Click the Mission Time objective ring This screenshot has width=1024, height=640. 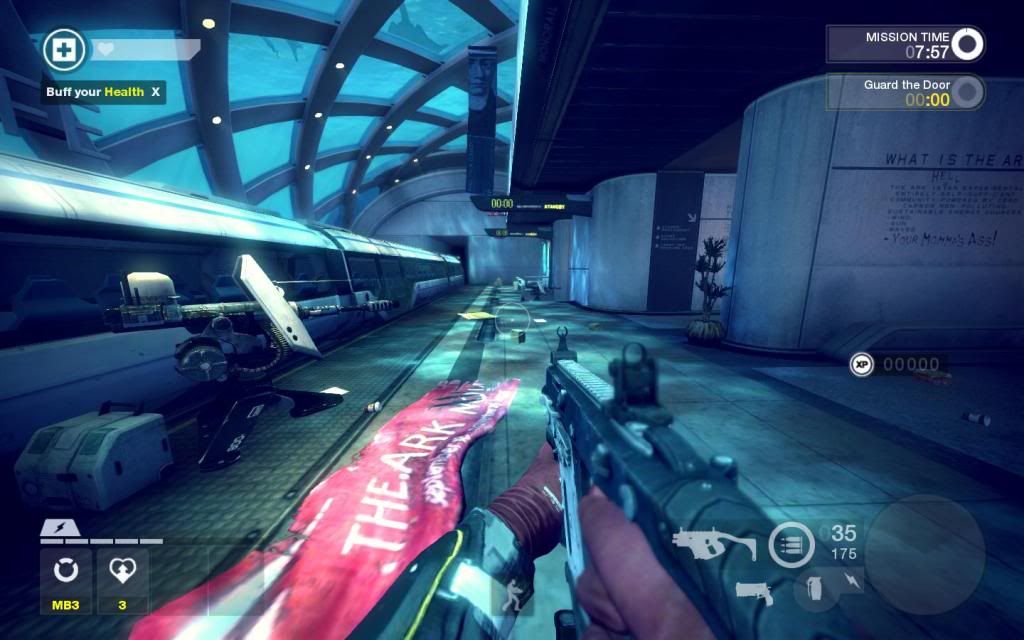click(x=967, y=43)
